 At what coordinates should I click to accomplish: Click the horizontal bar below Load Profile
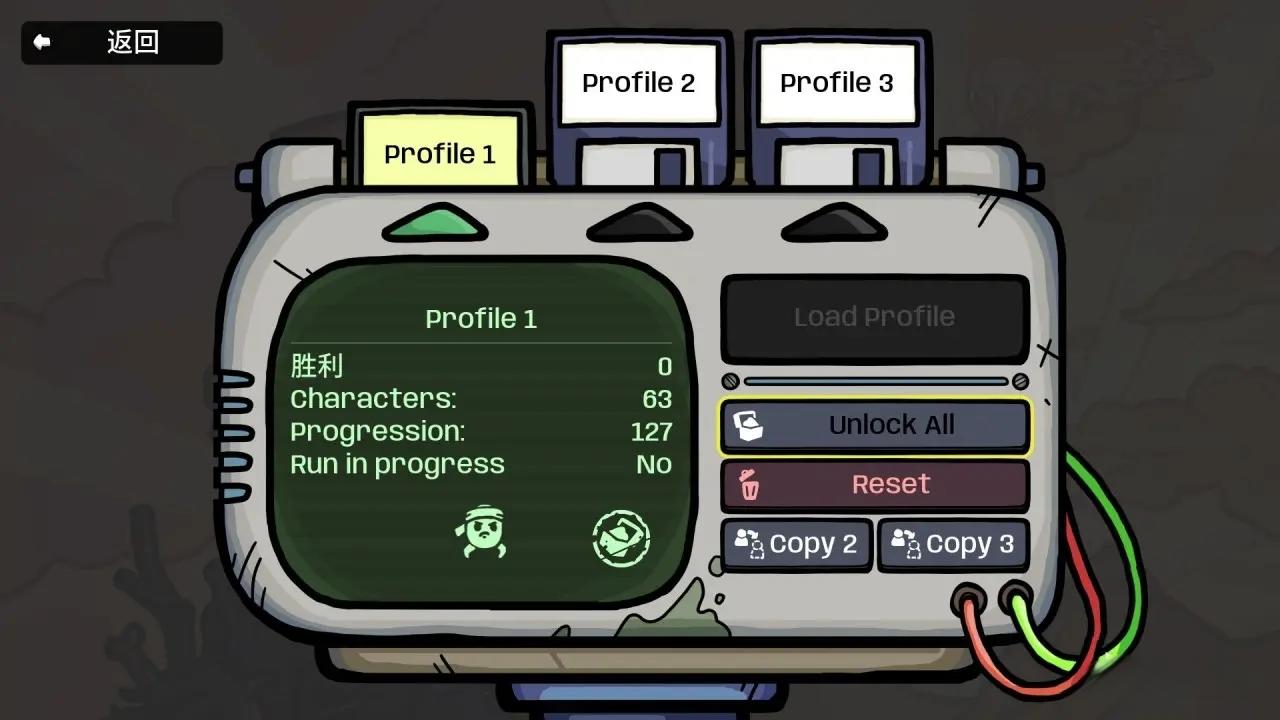click(x=874, y=381)
